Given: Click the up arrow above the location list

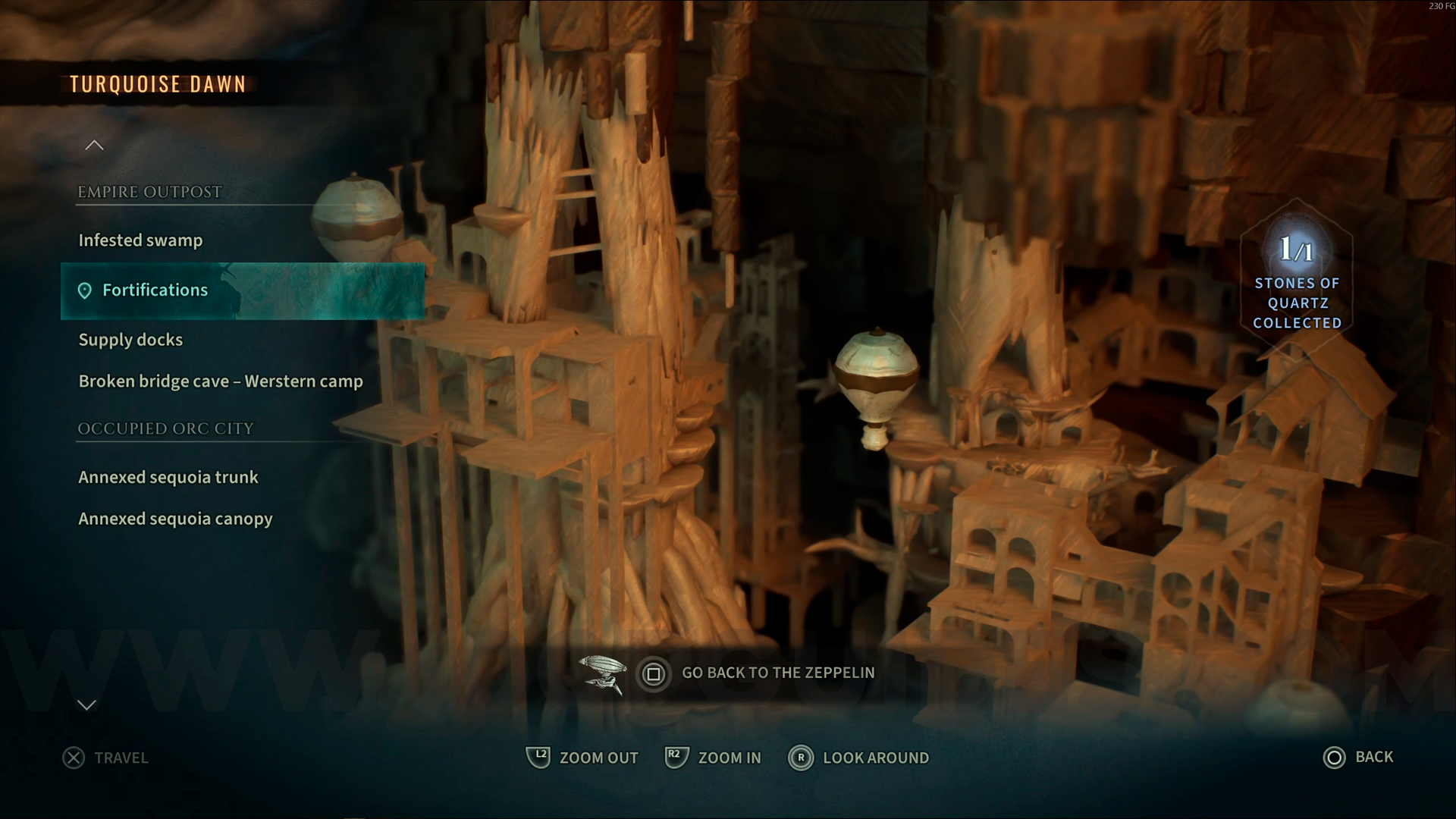Looking at the screenshot, I should [94, 145].
